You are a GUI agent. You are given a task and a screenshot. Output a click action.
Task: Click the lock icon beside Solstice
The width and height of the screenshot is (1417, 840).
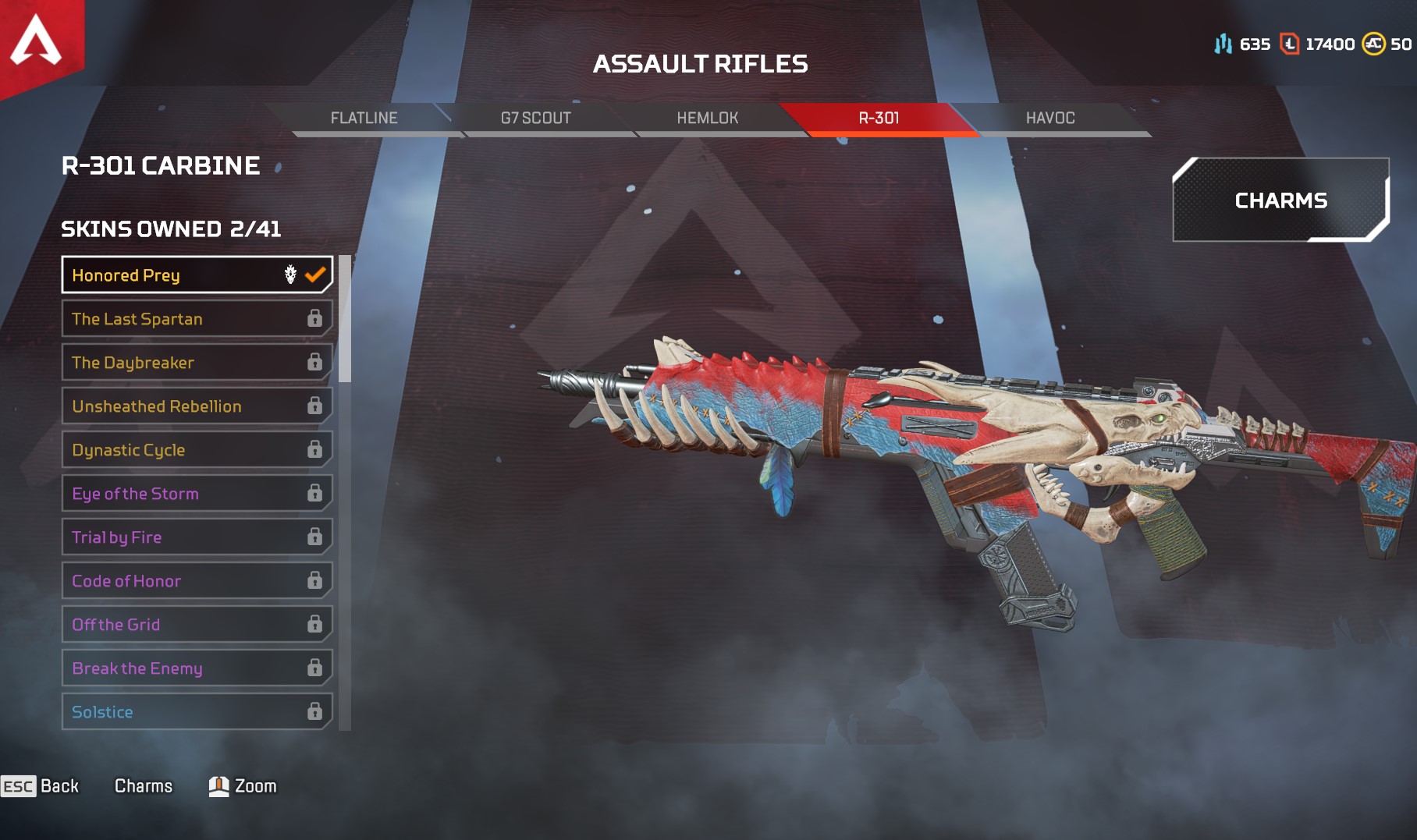click(x=315, y=711)
